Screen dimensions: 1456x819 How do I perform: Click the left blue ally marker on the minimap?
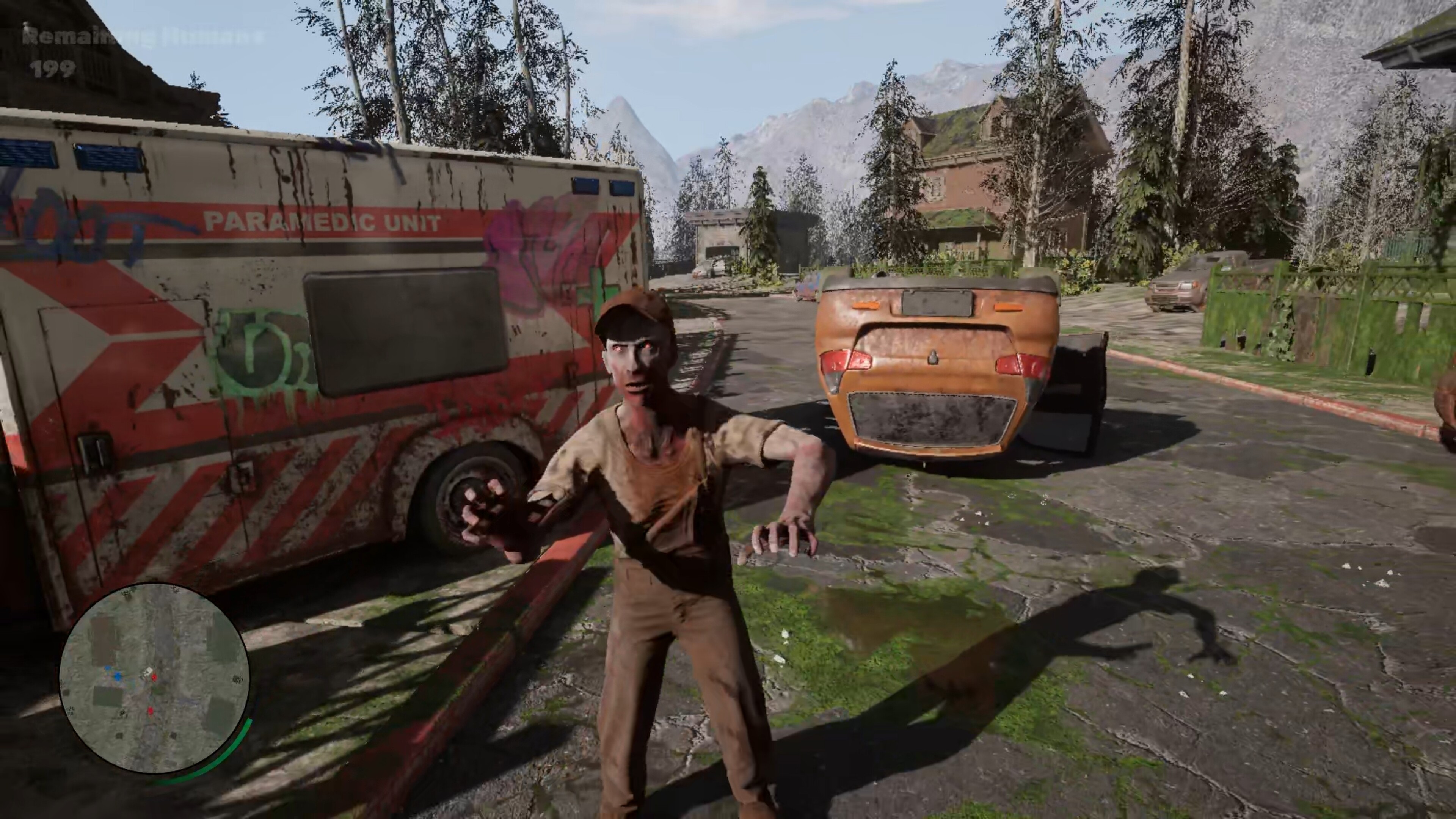107,668
